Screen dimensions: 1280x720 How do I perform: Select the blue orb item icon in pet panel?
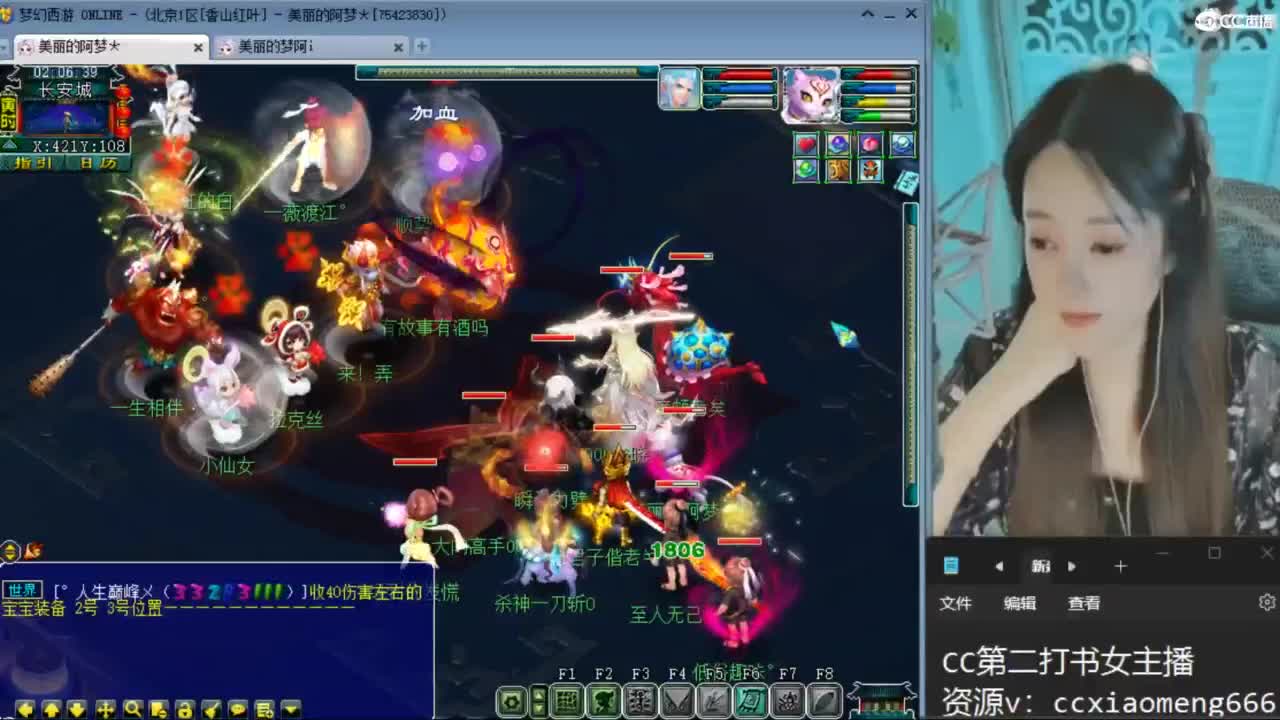pyautogui.click(x=838, y=144)
